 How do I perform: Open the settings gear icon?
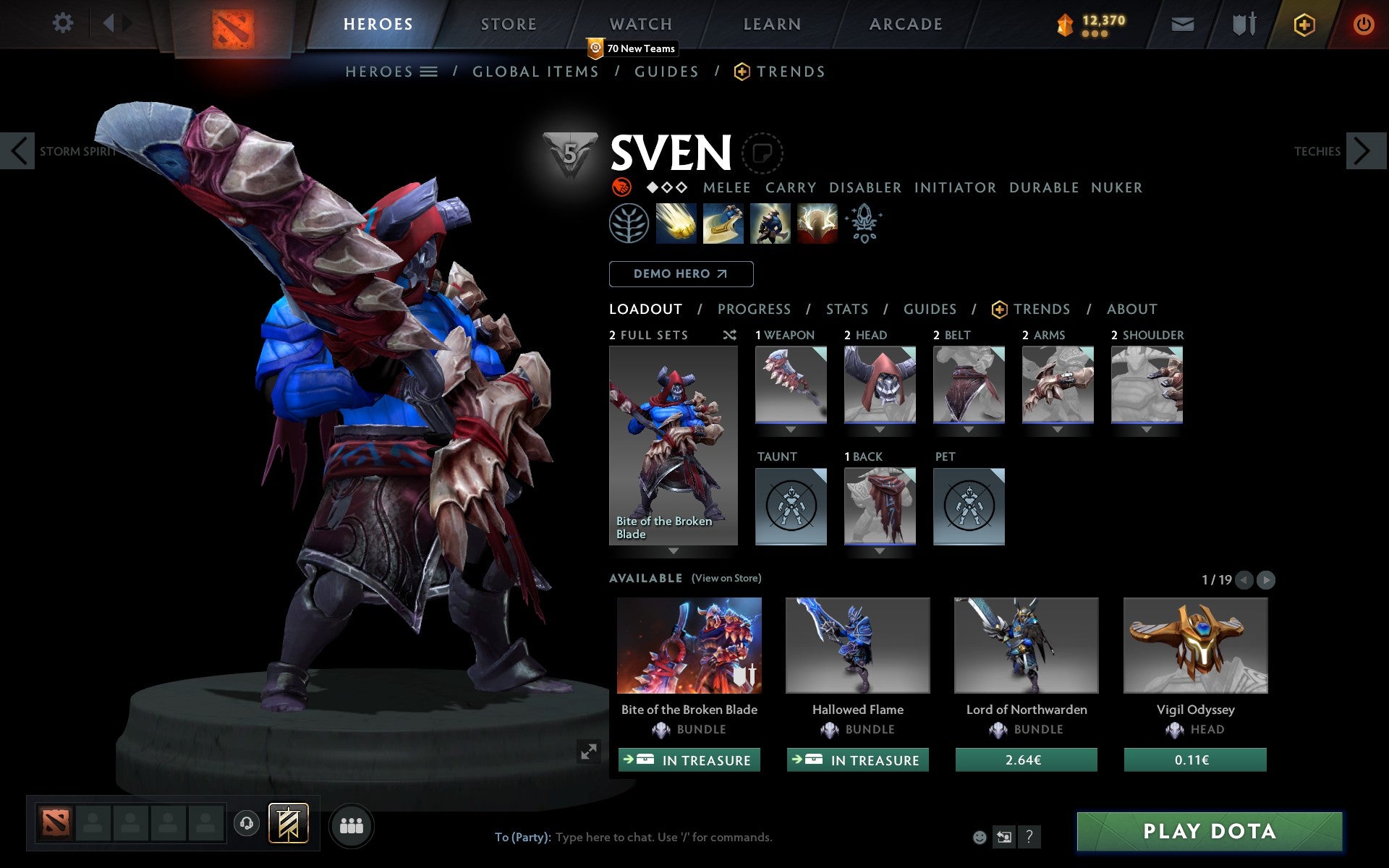(64, 23)
